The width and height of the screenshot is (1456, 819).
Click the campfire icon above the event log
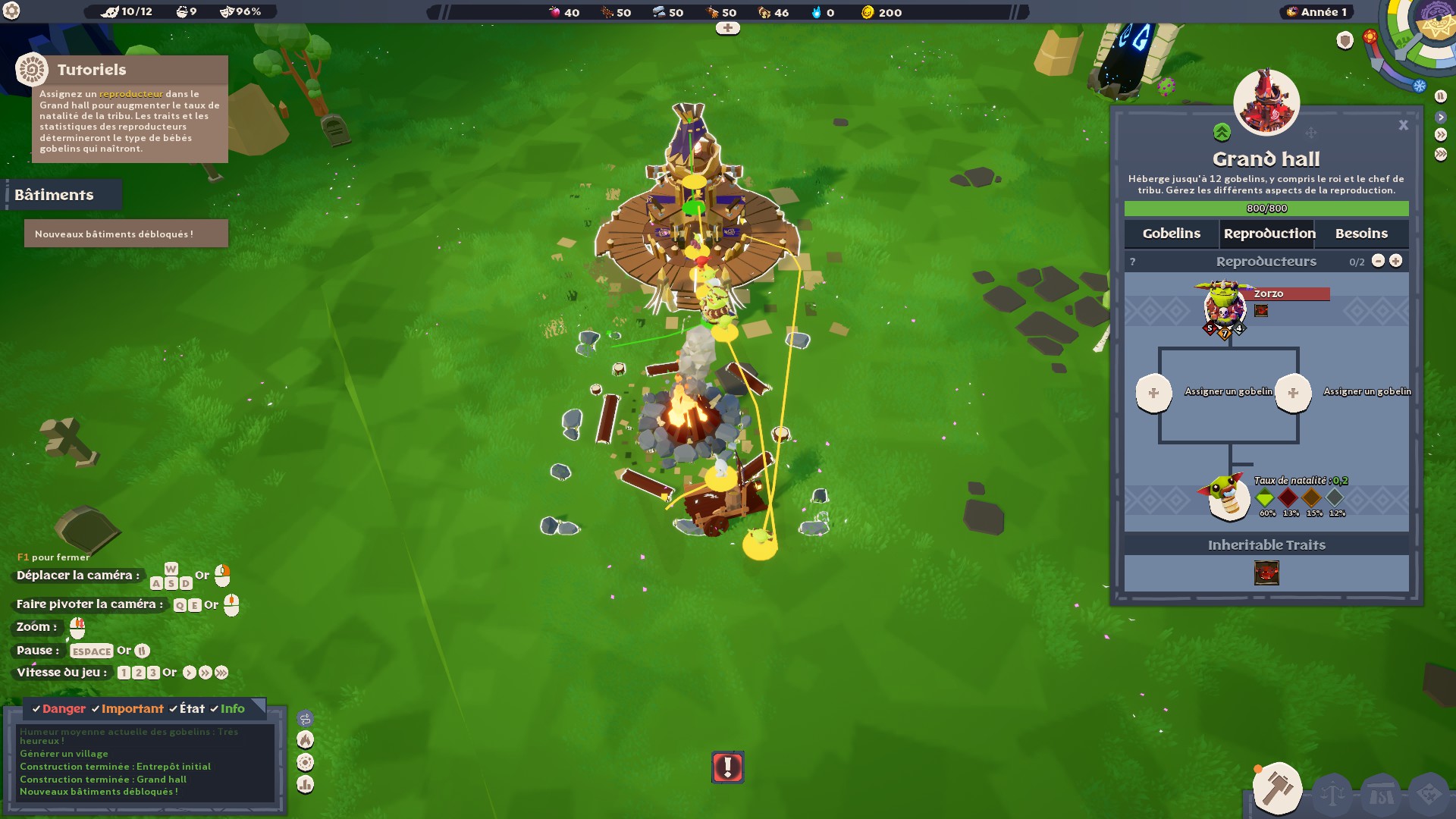pyautogui.click(x=304, y=740)
